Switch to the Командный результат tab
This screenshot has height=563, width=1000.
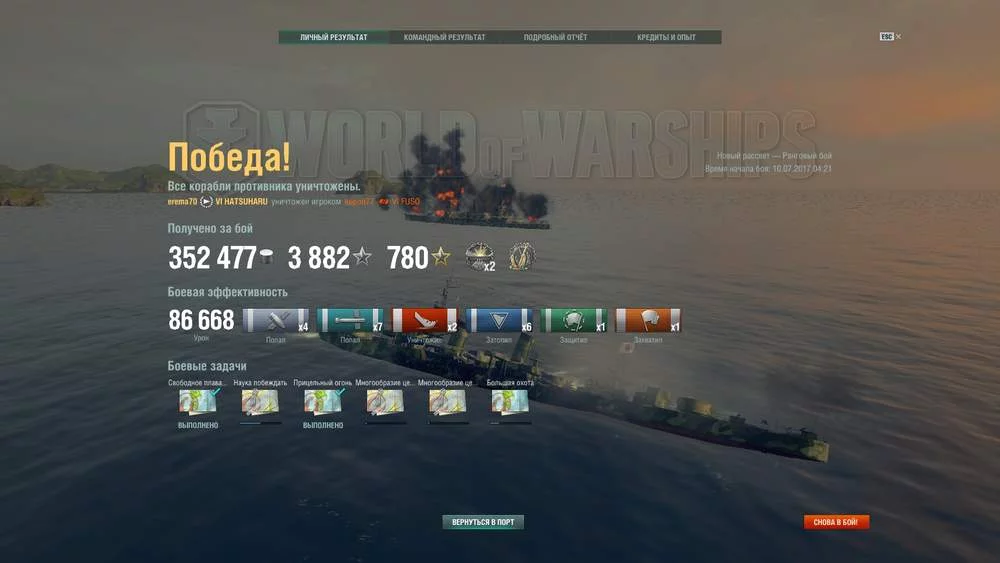click(x=444, y=38)
